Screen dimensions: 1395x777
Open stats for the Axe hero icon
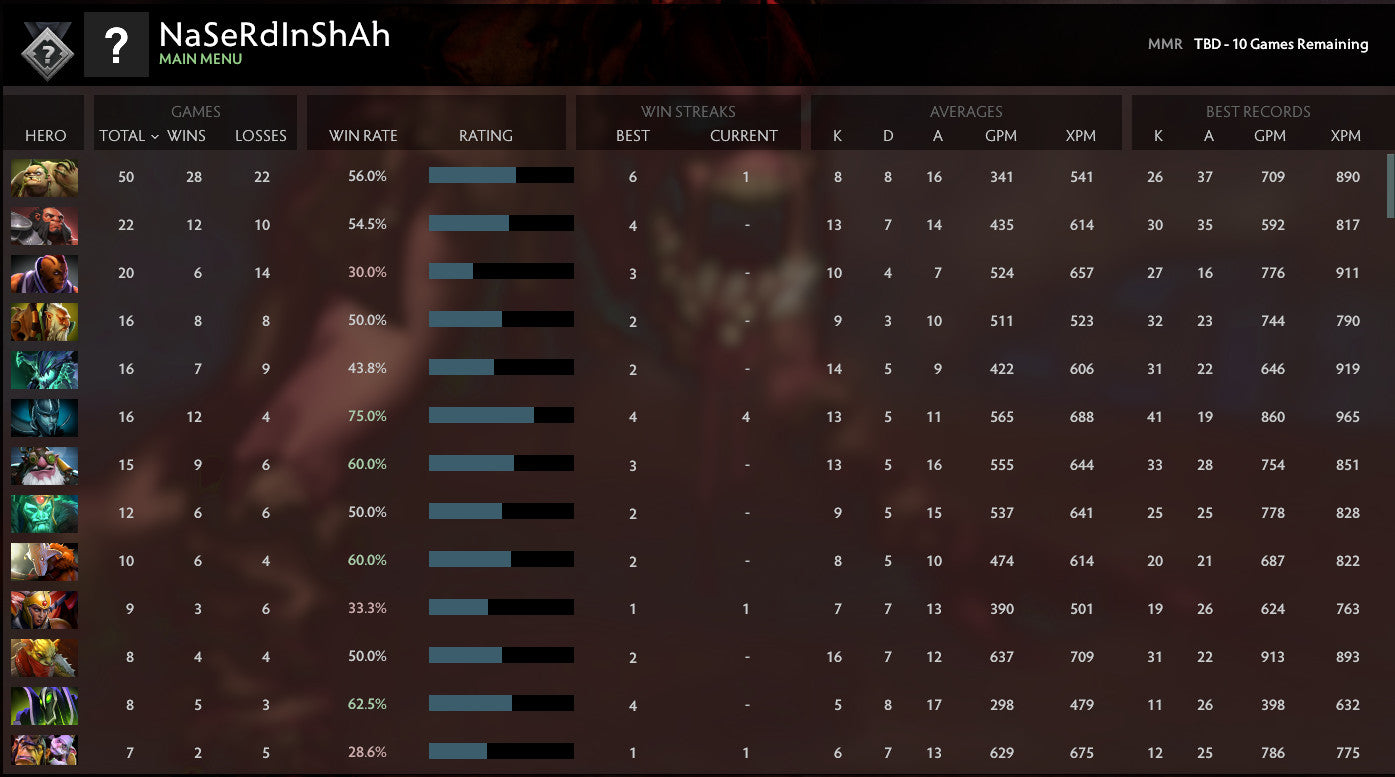point(44,225)
